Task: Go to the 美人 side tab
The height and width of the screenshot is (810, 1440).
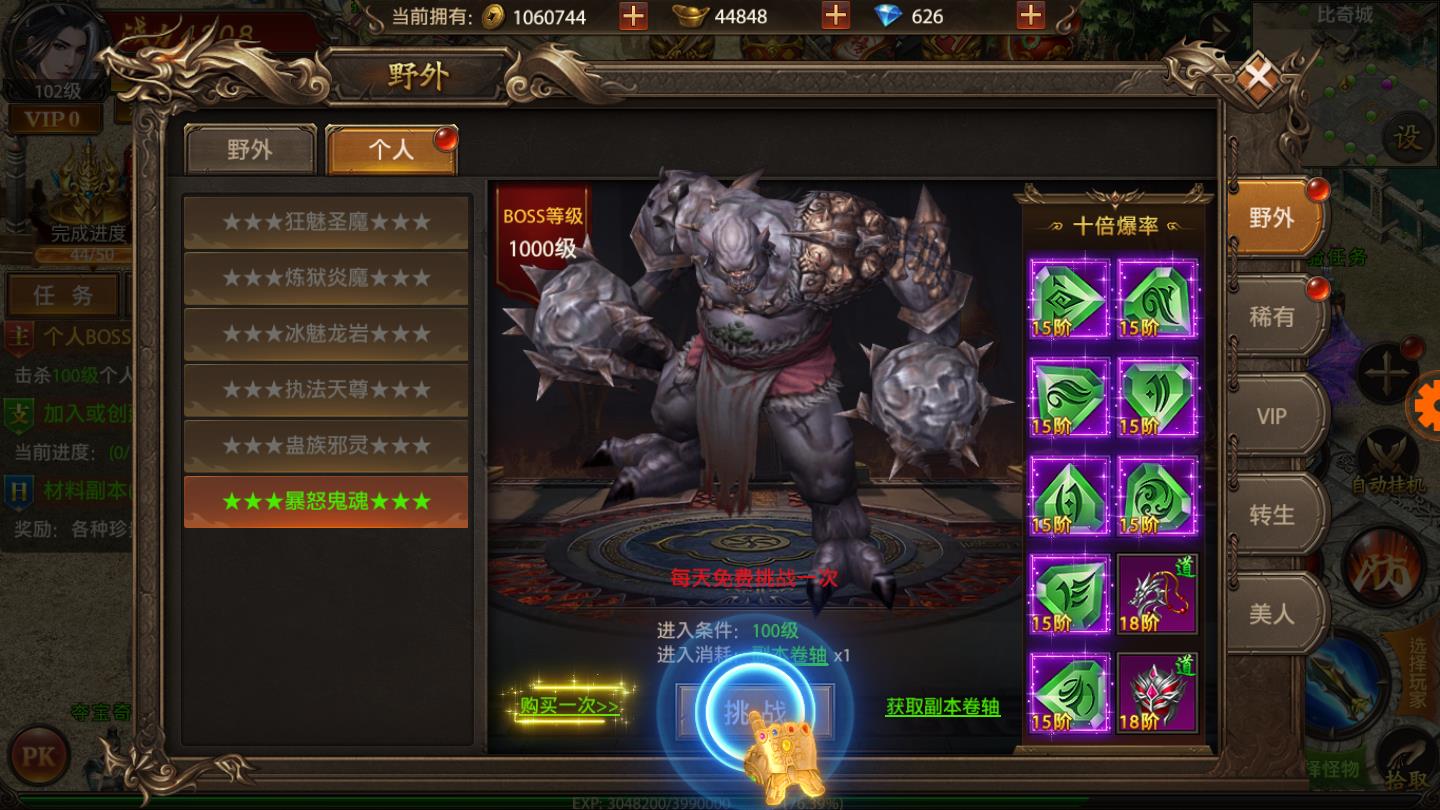Action: click(1272, 613)
